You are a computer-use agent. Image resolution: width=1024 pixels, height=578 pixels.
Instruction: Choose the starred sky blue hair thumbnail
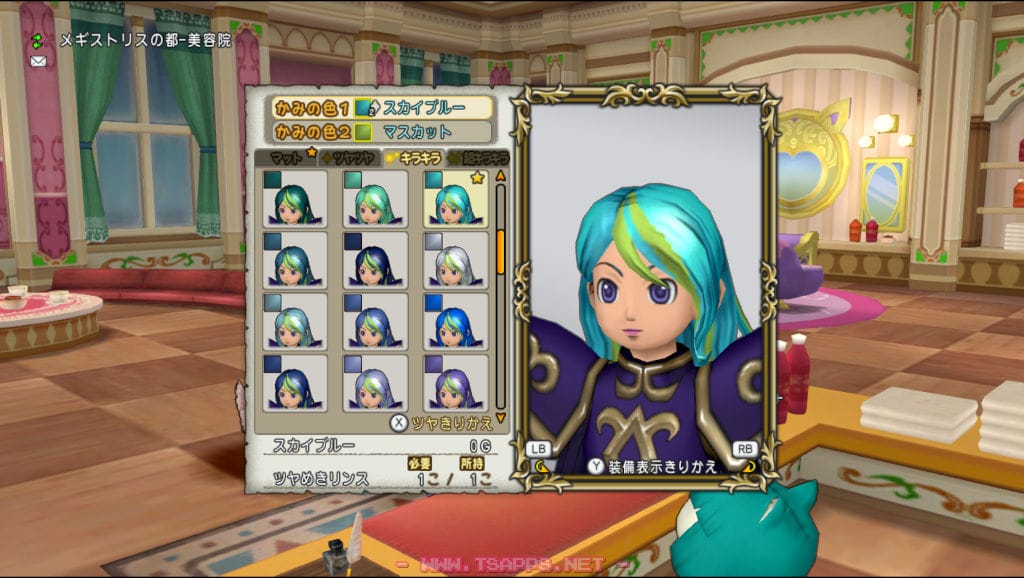pos(456,197)
